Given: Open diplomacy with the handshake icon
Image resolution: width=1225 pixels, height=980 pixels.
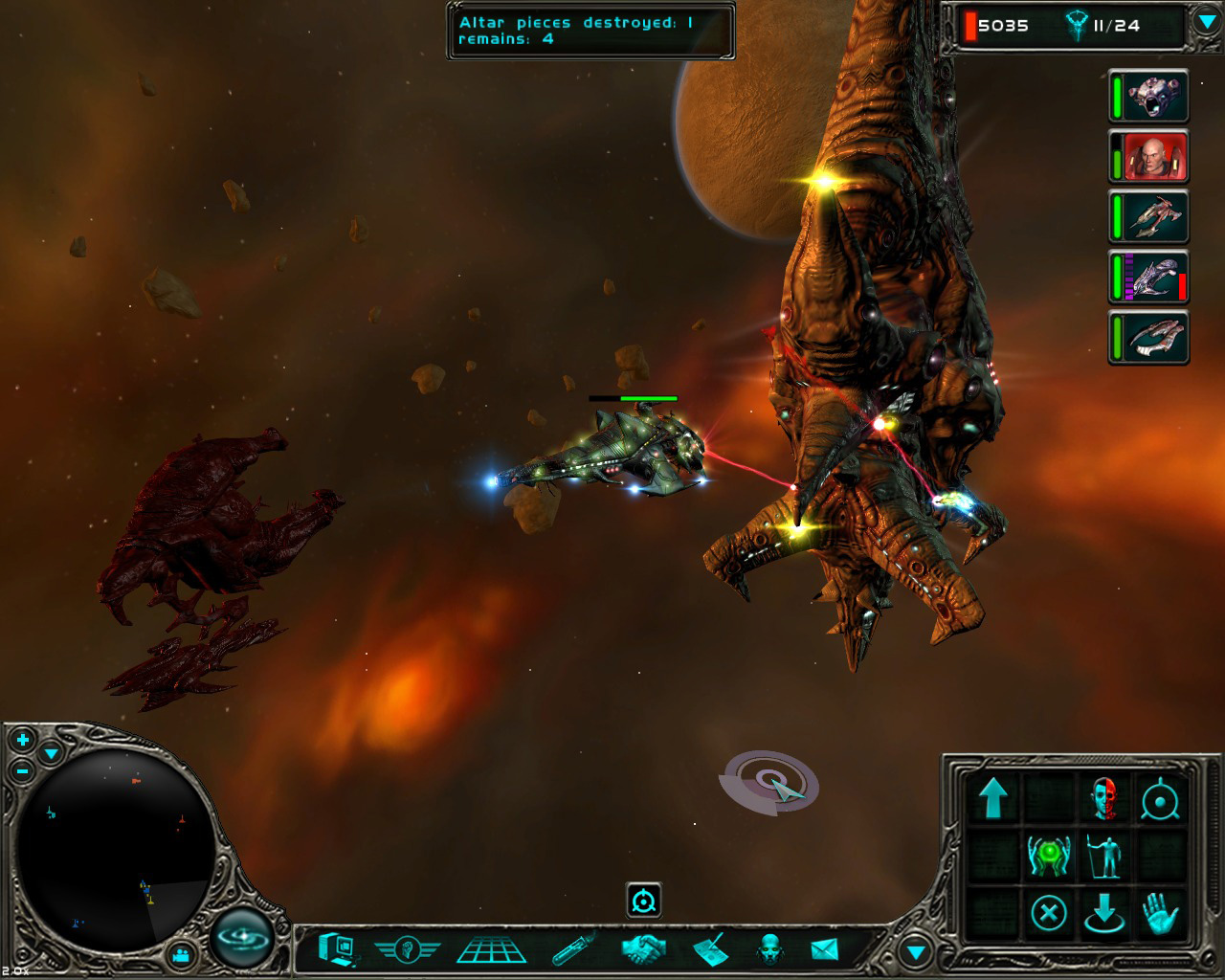Looking at the screenshot, I should coord(644,949).
